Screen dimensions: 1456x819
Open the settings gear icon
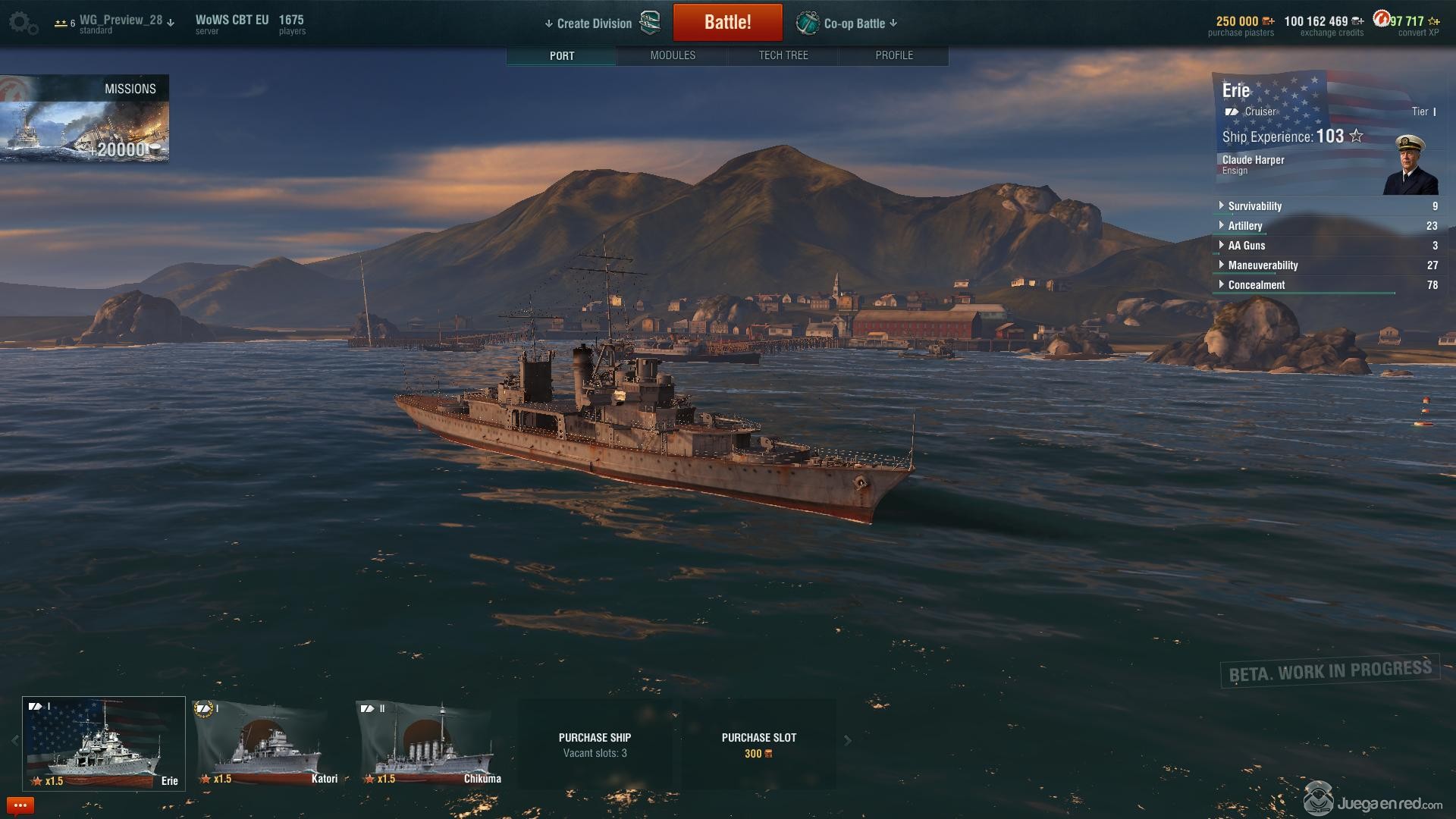[x=22, y=23]
